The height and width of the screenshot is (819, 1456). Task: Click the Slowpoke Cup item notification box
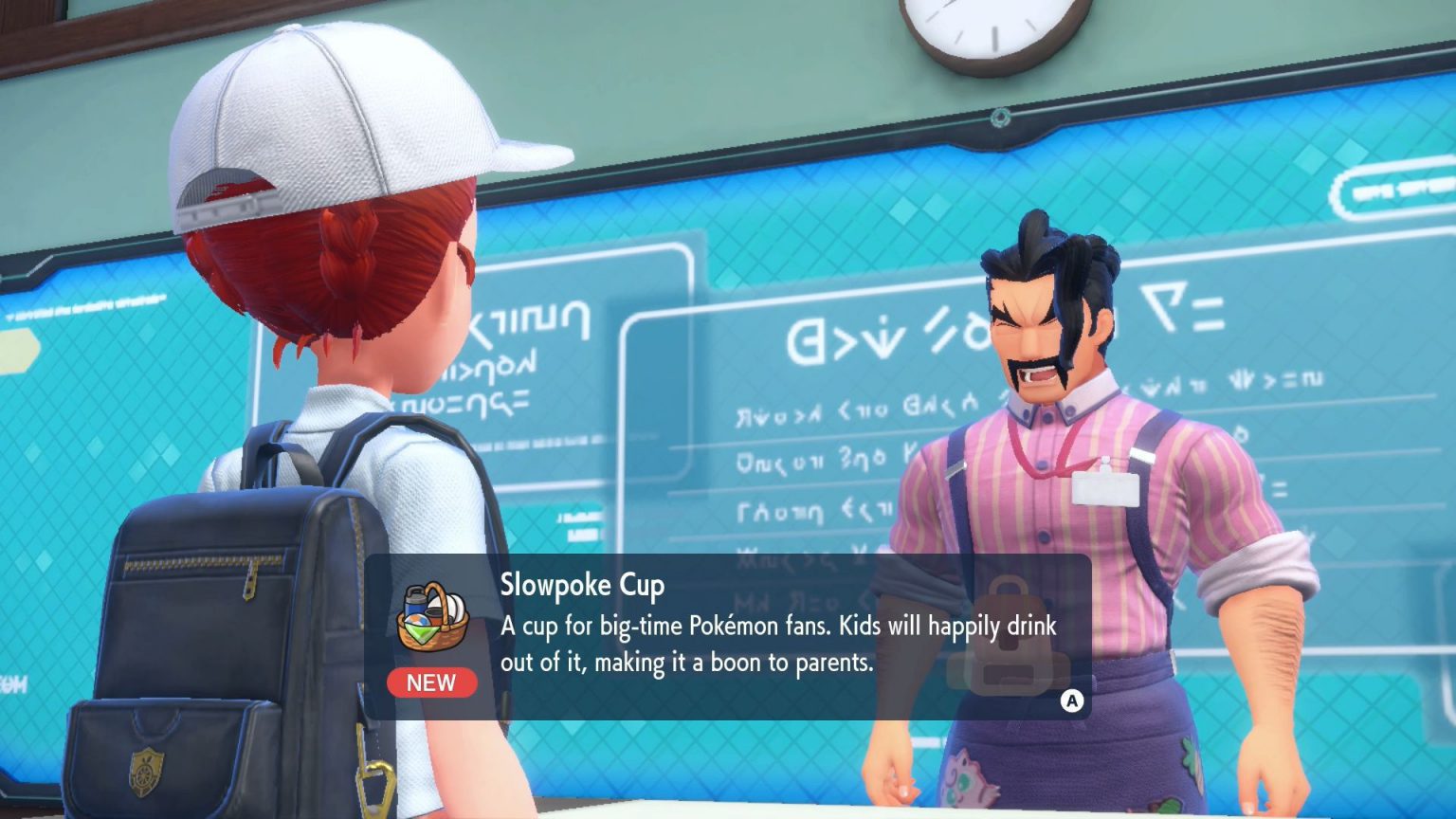[728, 635]
